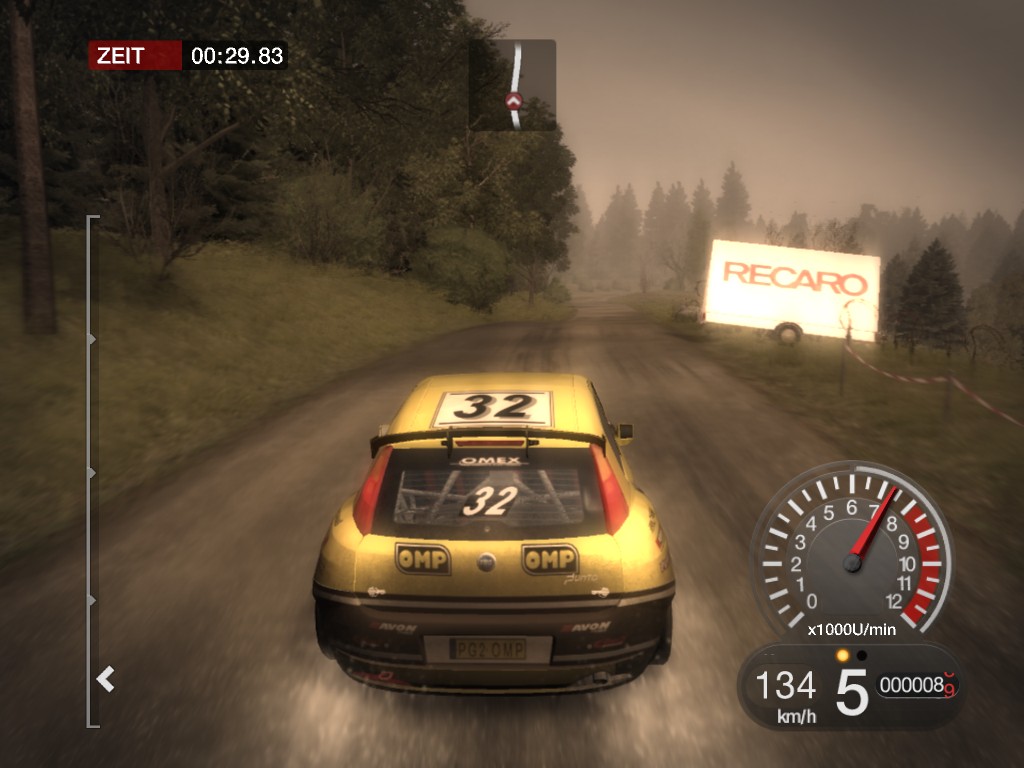This screenshot has width=1024, height=768.
Task: Click the track minimap
Action: click(513, 85)
